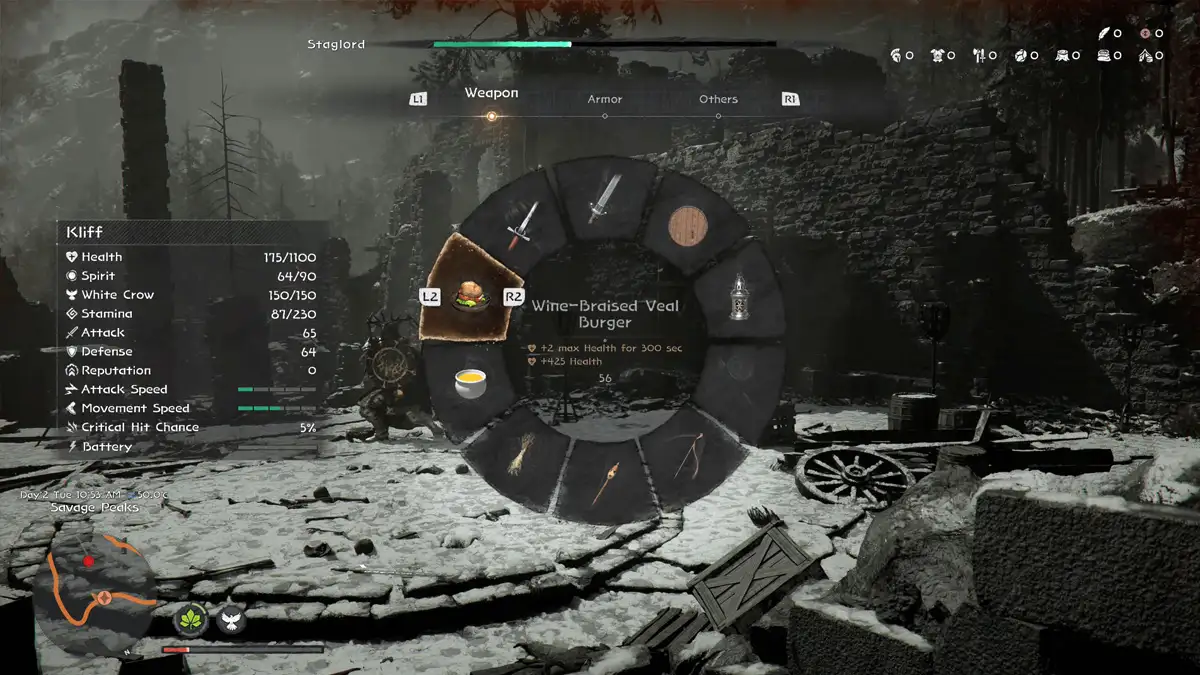
Task: Select the Weapon tab
Action: click(491, 93)
